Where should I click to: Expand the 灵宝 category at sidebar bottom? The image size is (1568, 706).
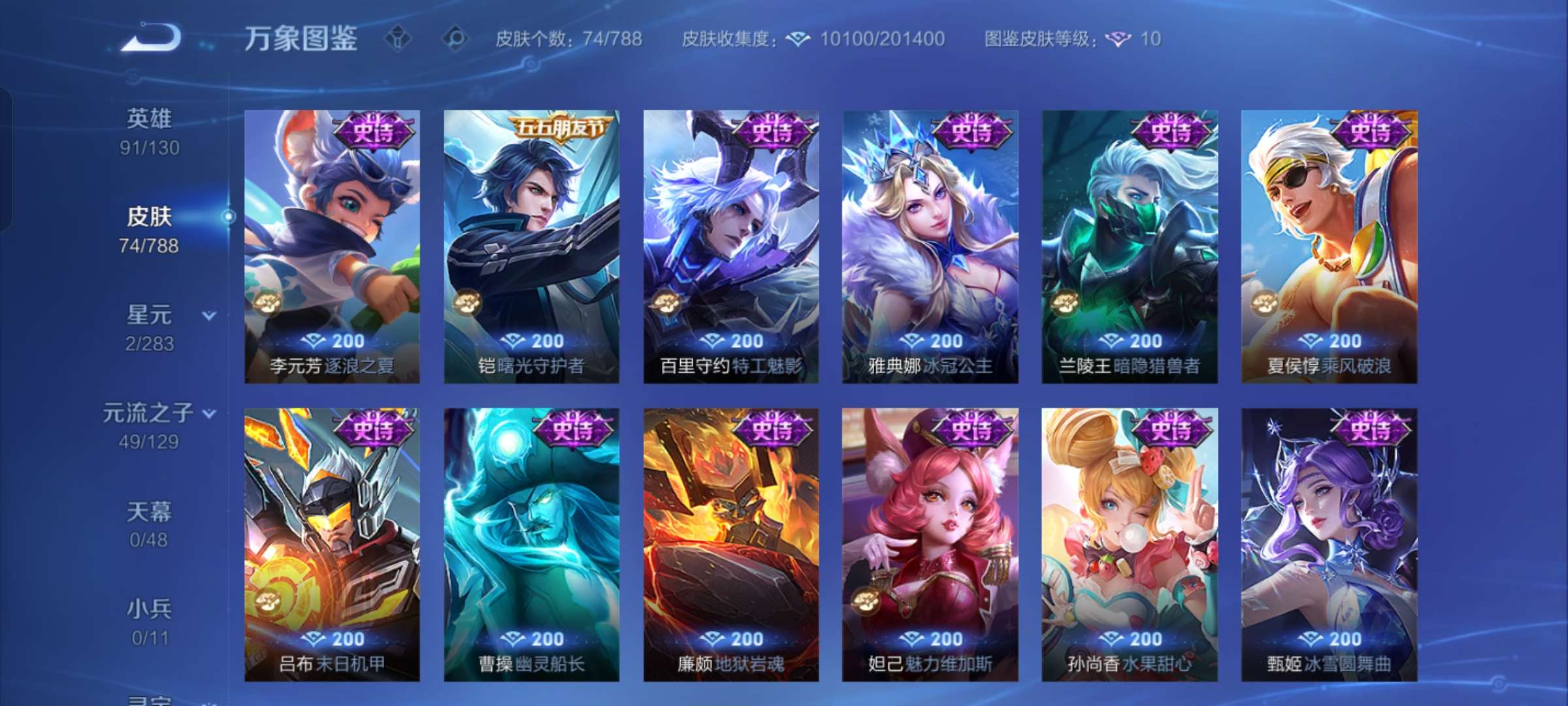(x=152, y=699)
